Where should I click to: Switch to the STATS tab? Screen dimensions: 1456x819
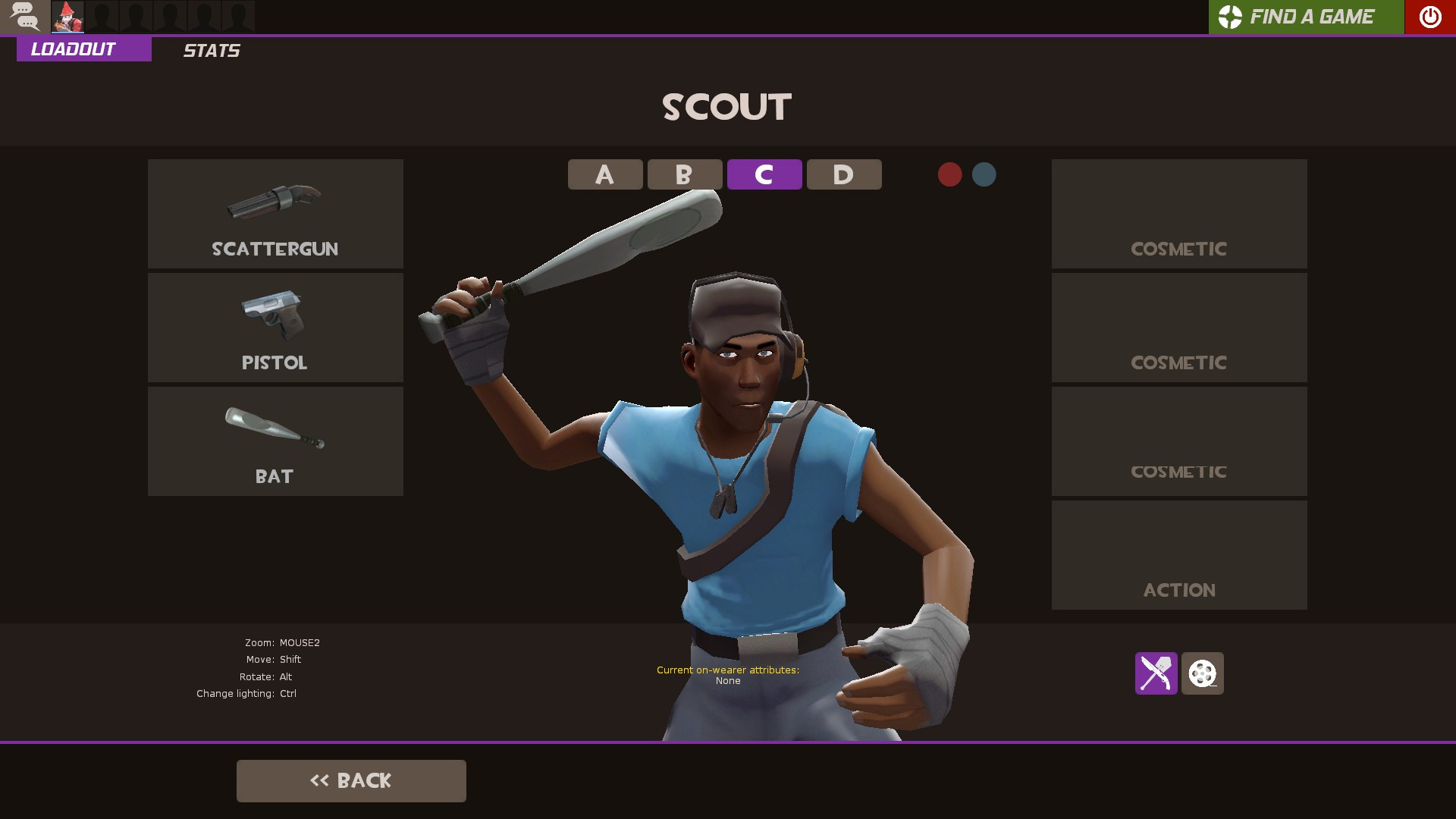click(x=211, y=51)
